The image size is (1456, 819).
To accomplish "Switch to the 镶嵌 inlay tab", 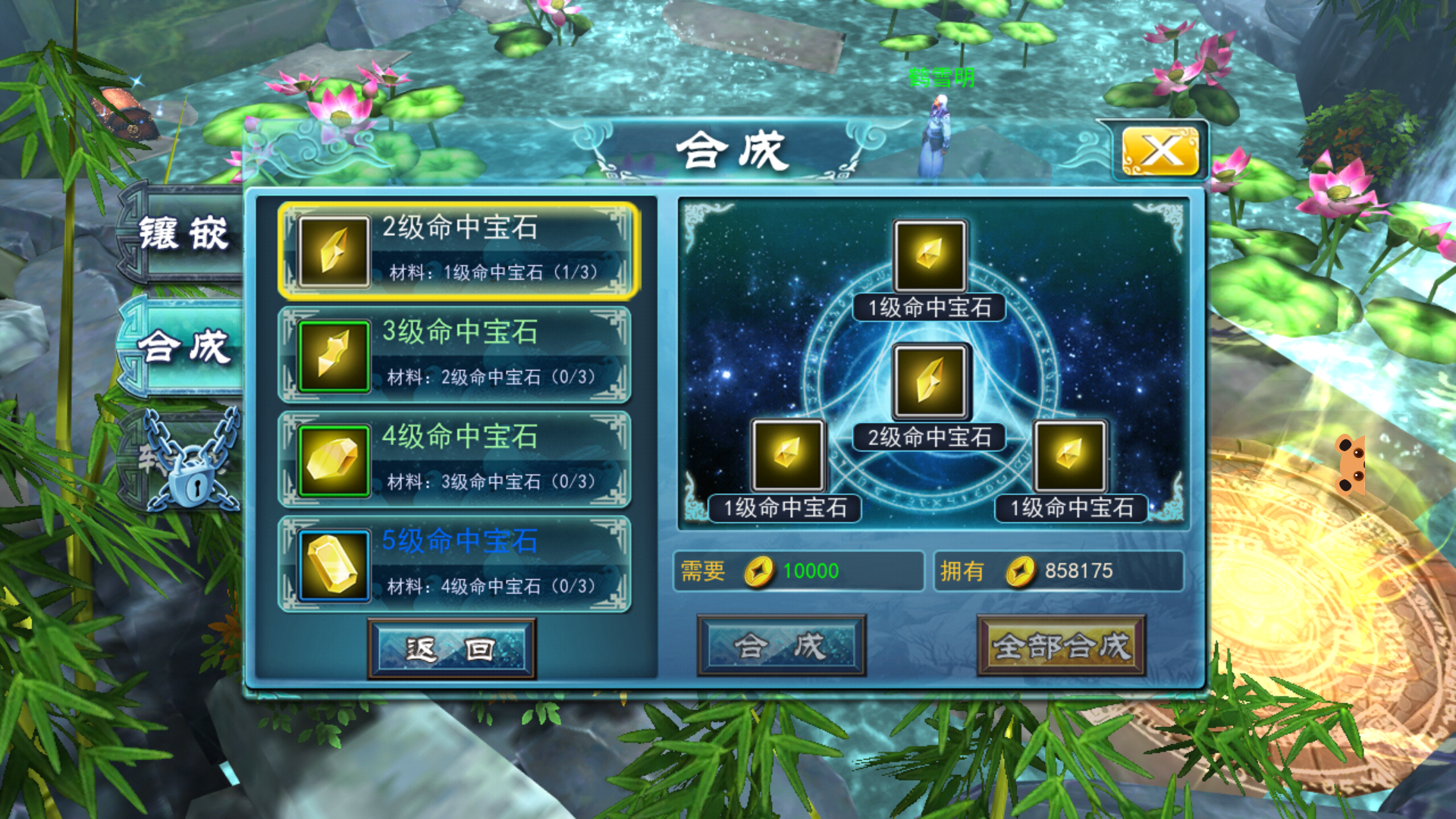I will pyautogui.click(x=182, y=233).
